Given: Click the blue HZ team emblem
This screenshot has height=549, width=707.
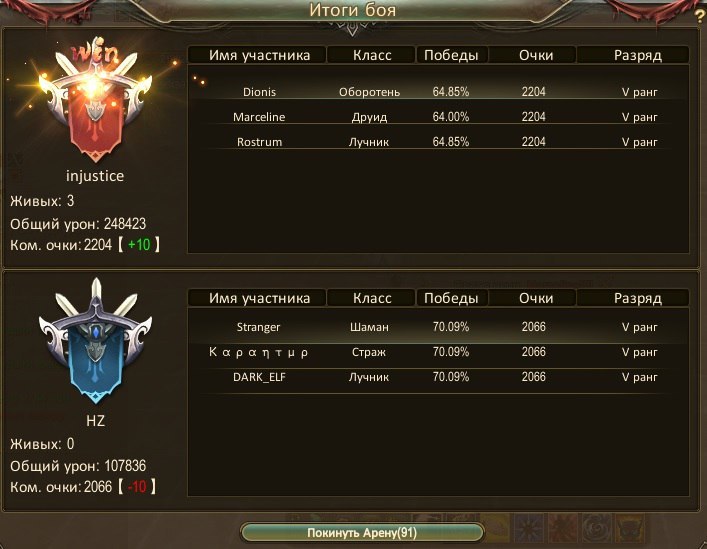Looking at the screenshot, I should (x=94, y=345).
